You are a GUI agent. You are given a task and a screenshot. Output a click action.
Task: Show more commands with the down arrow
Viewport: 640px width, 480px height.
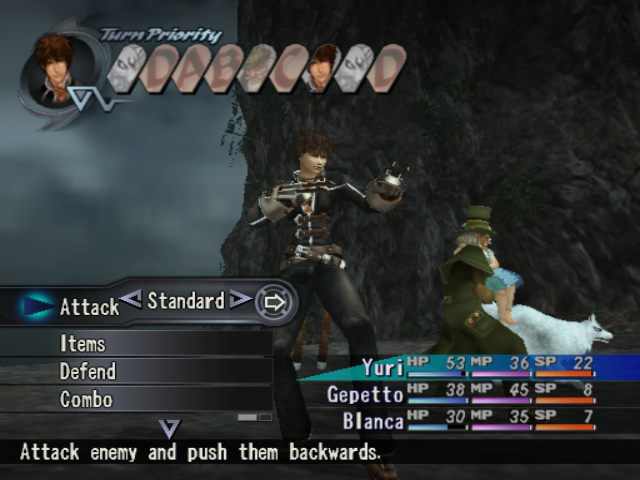(x=170, y=429)
